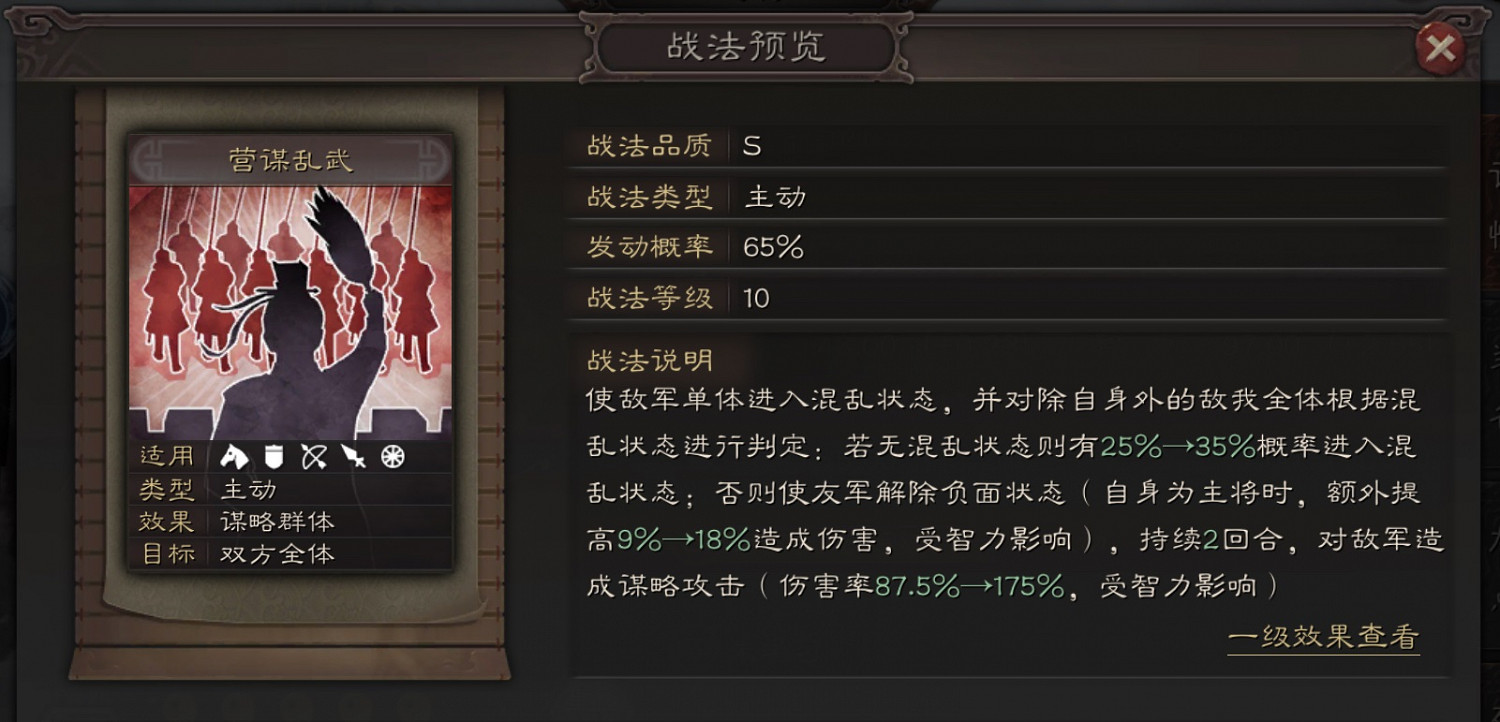The image size is (1500, 722).
Task: Select the siege wheel troop icon
Action: [390, 457]
